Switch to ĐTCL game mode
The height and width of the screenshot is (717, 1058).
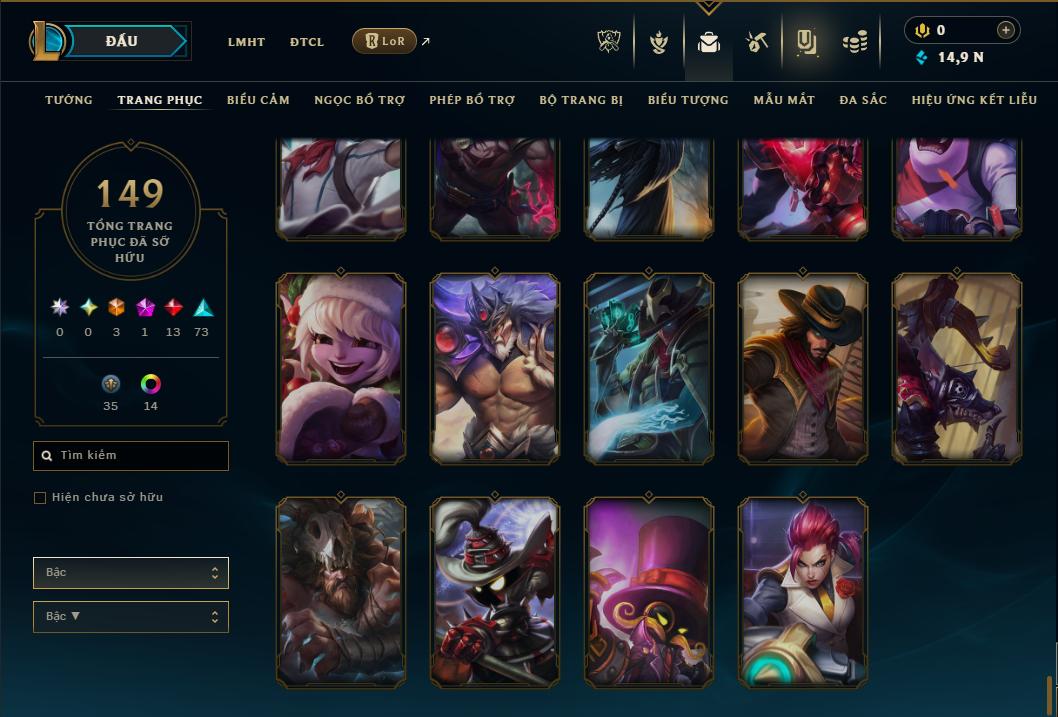pos(307,42)
